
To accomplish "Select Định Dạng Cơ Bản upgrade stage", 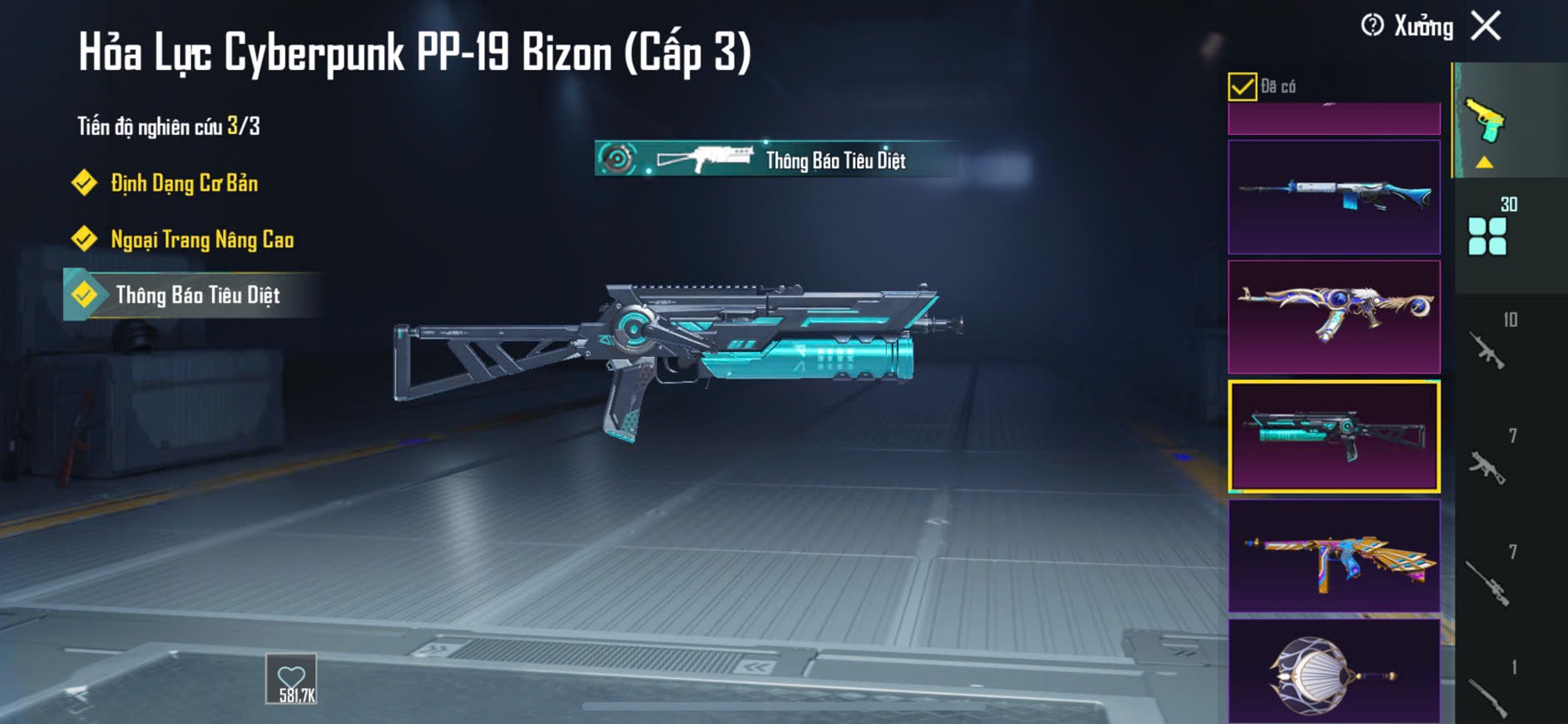I will coord(184,183).
